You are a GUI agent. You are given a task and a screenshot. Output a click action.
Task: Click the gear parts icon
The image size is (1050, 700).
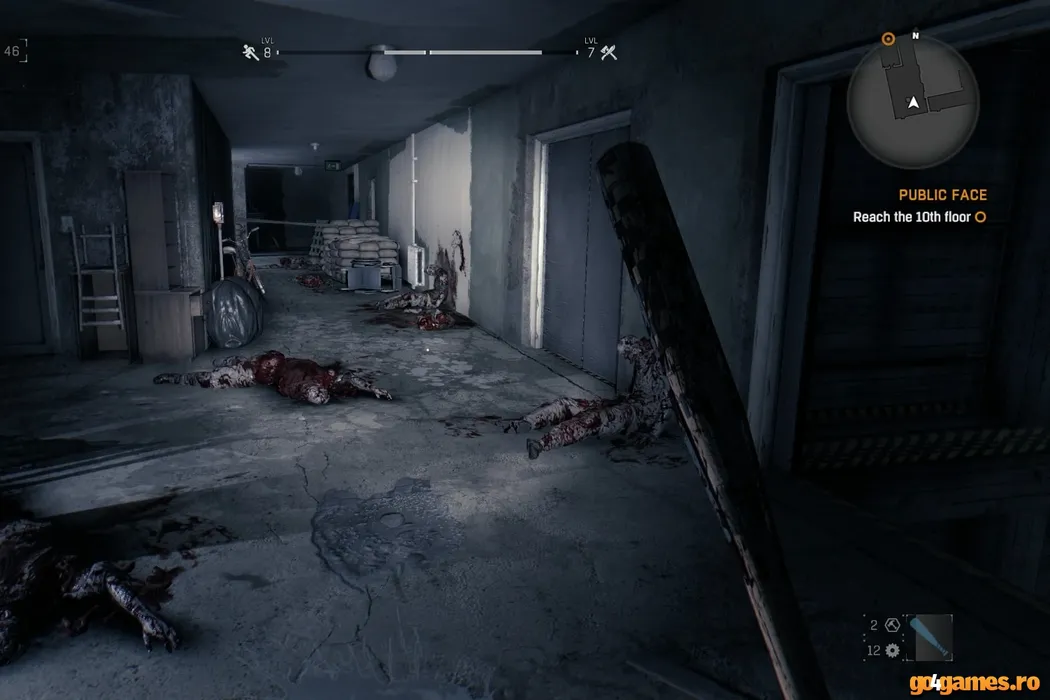click(892, 650)
